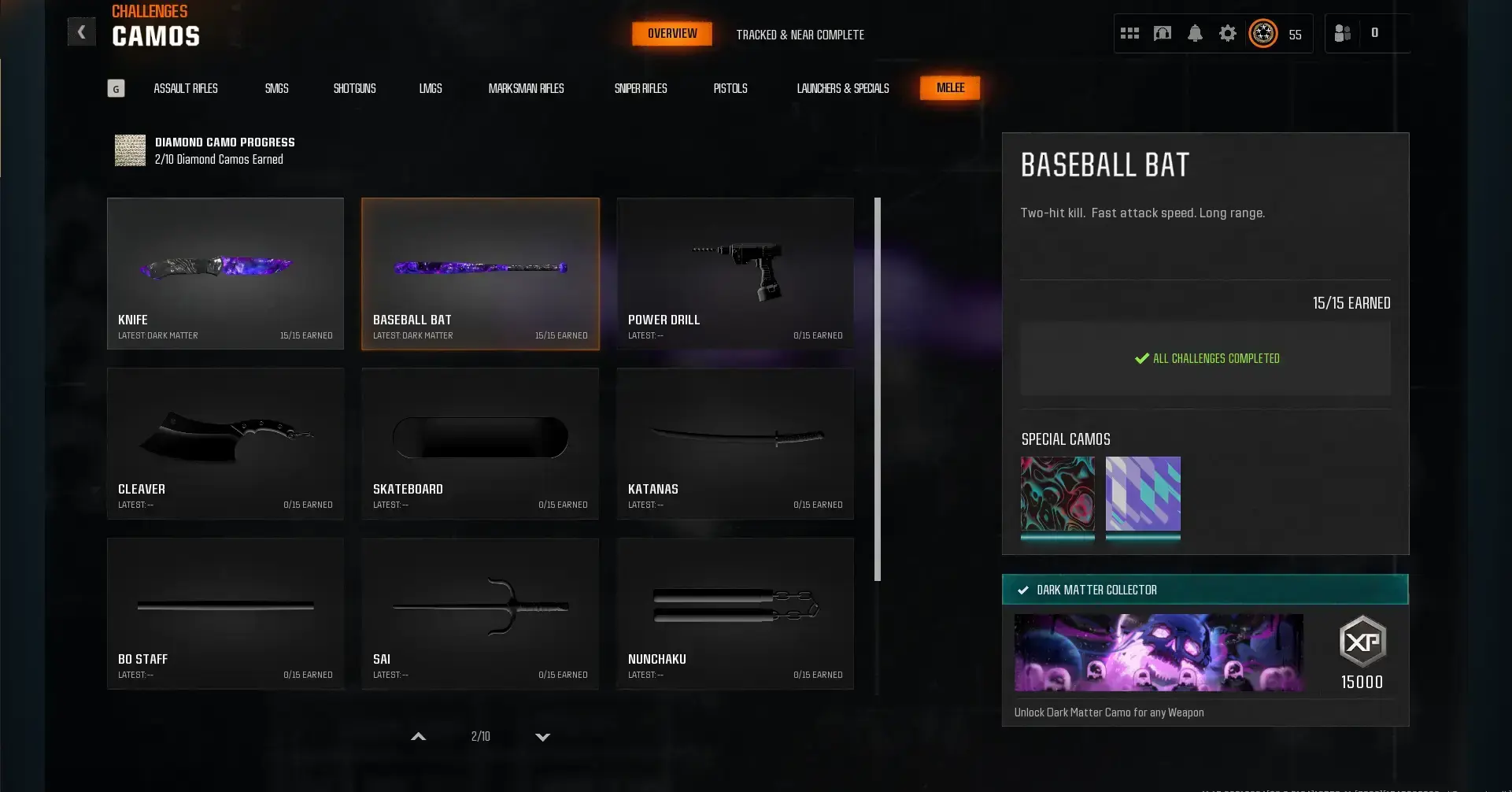Image resolution: width=1512 pixels, height=792 pixels.
Task: Click the XP reward icon showing 15000
Action: pyautogui.click(x=1362, y=642)
